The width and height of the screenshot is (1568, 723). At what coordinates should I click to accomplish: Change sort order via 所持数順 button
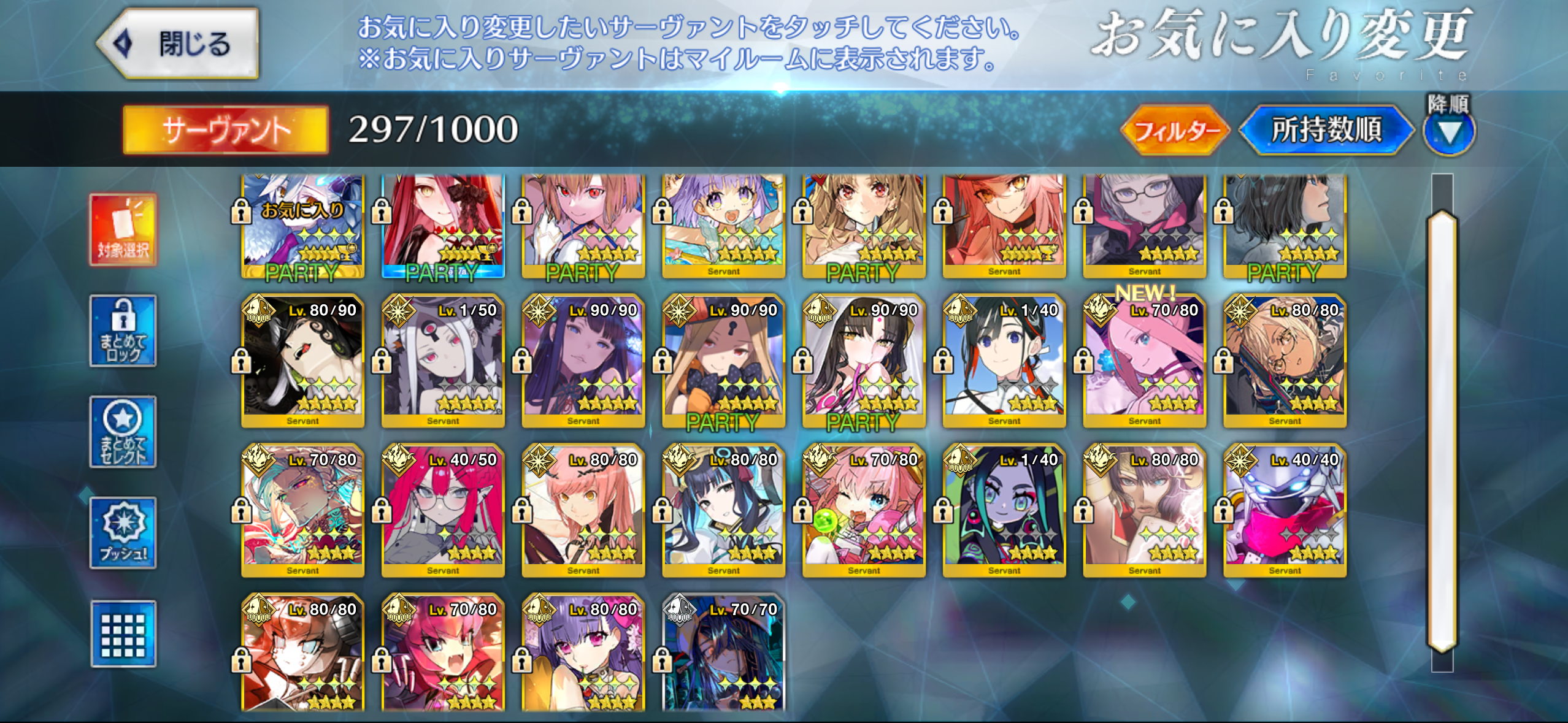[x=1326, y=130]
